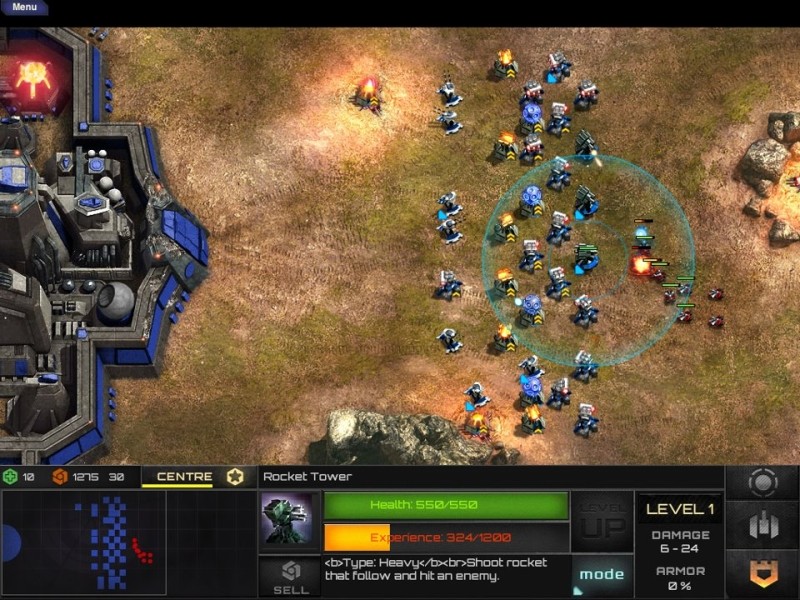Click the circular target icon button
The image size is (800, 600).
click(x=763, y=482)
